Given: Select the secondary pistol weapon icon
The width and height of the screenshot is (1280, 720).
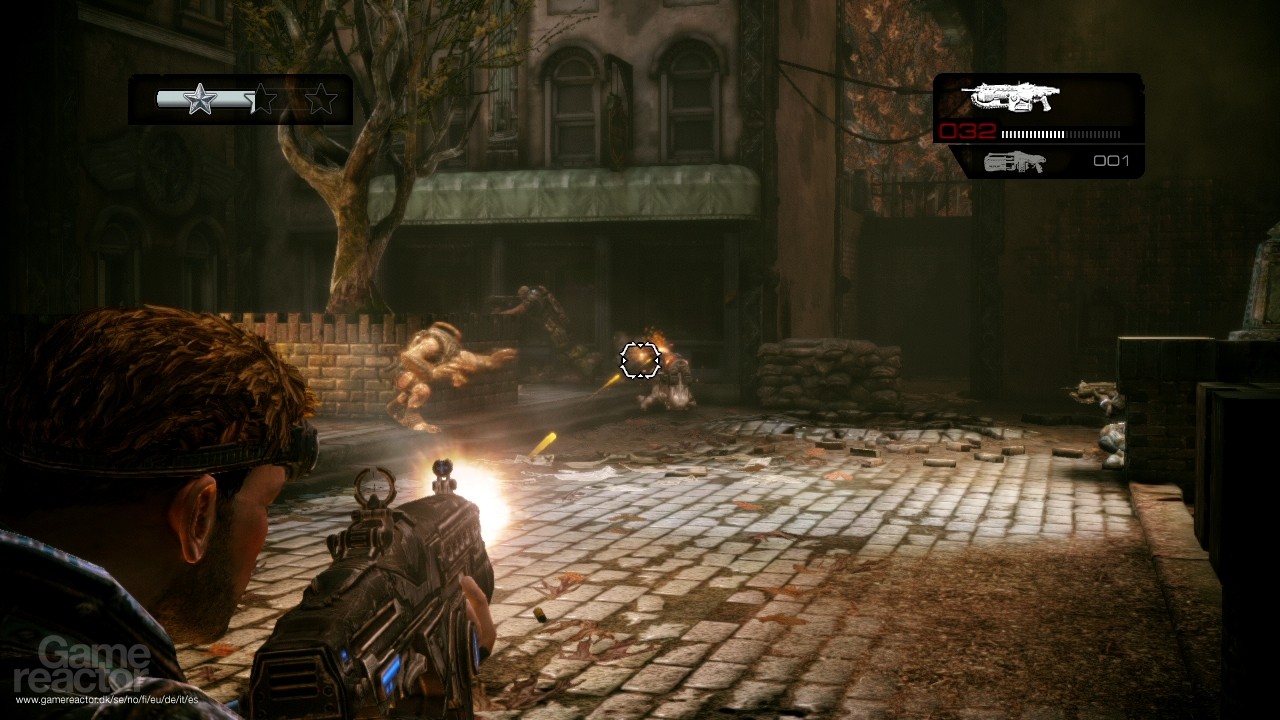Looking at the screenshot, I should pos(1015,160).
